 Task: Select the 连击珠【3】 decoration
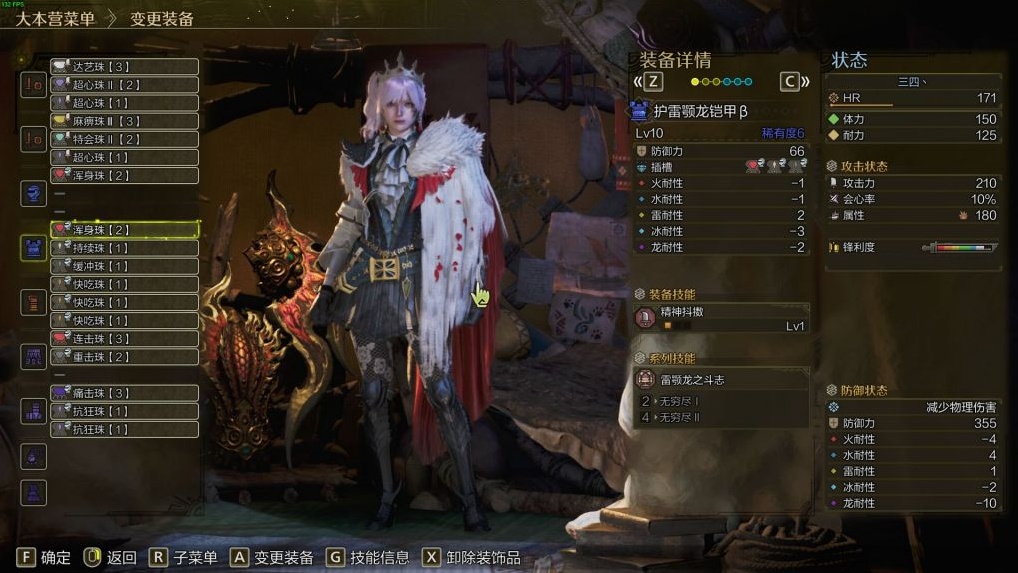point(124,339)
